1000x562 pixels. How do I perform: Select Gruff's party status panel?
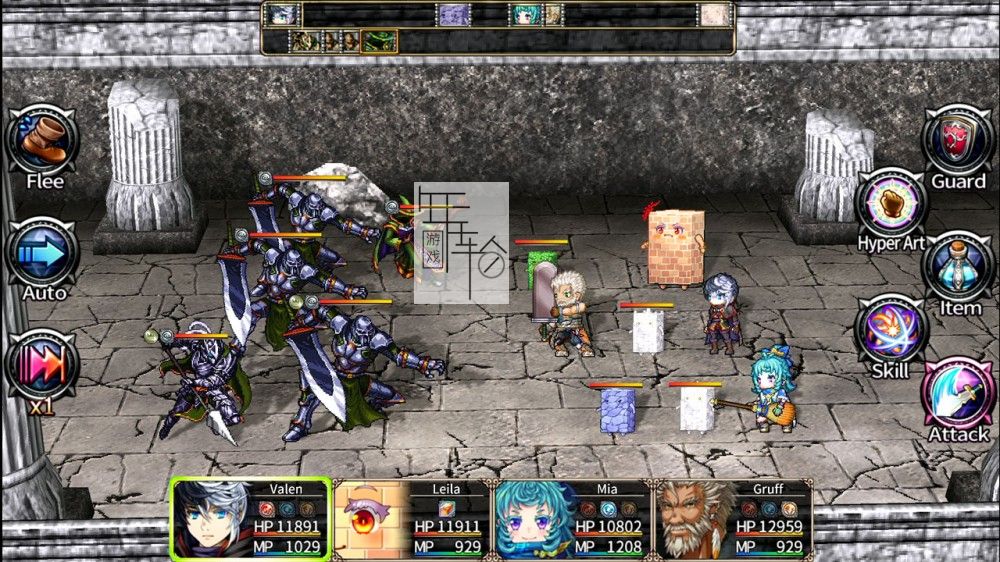(733, 518)
